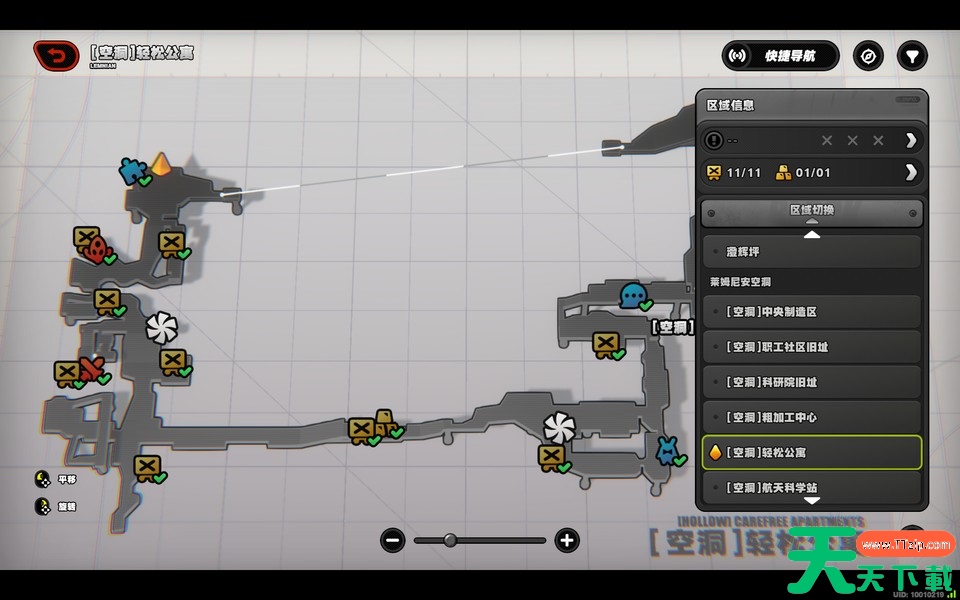Image resolution: width=960 pixels, height=600 pixels.
Task: Click the map zoom slider handle
Action: pyautogui.click(x=450, y=541)
